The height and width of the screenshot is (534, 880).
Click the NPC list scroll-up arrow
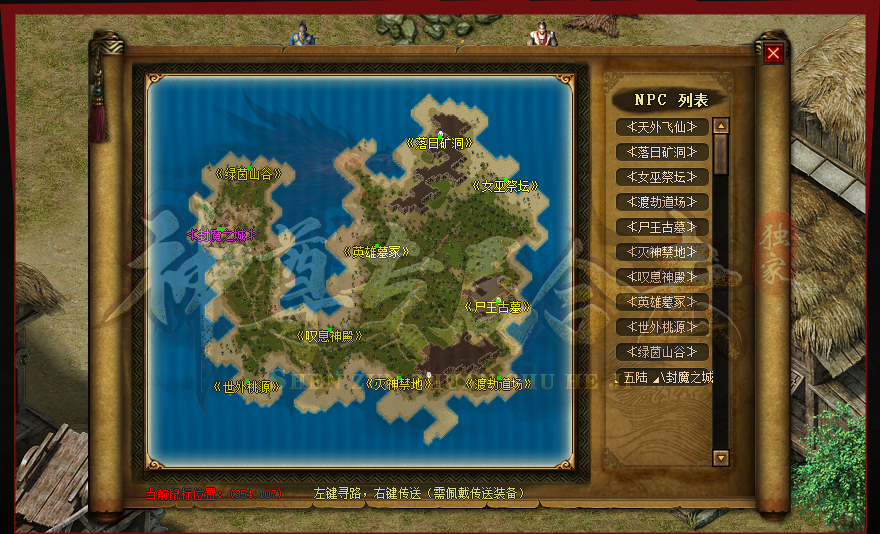tap(720, 127)
